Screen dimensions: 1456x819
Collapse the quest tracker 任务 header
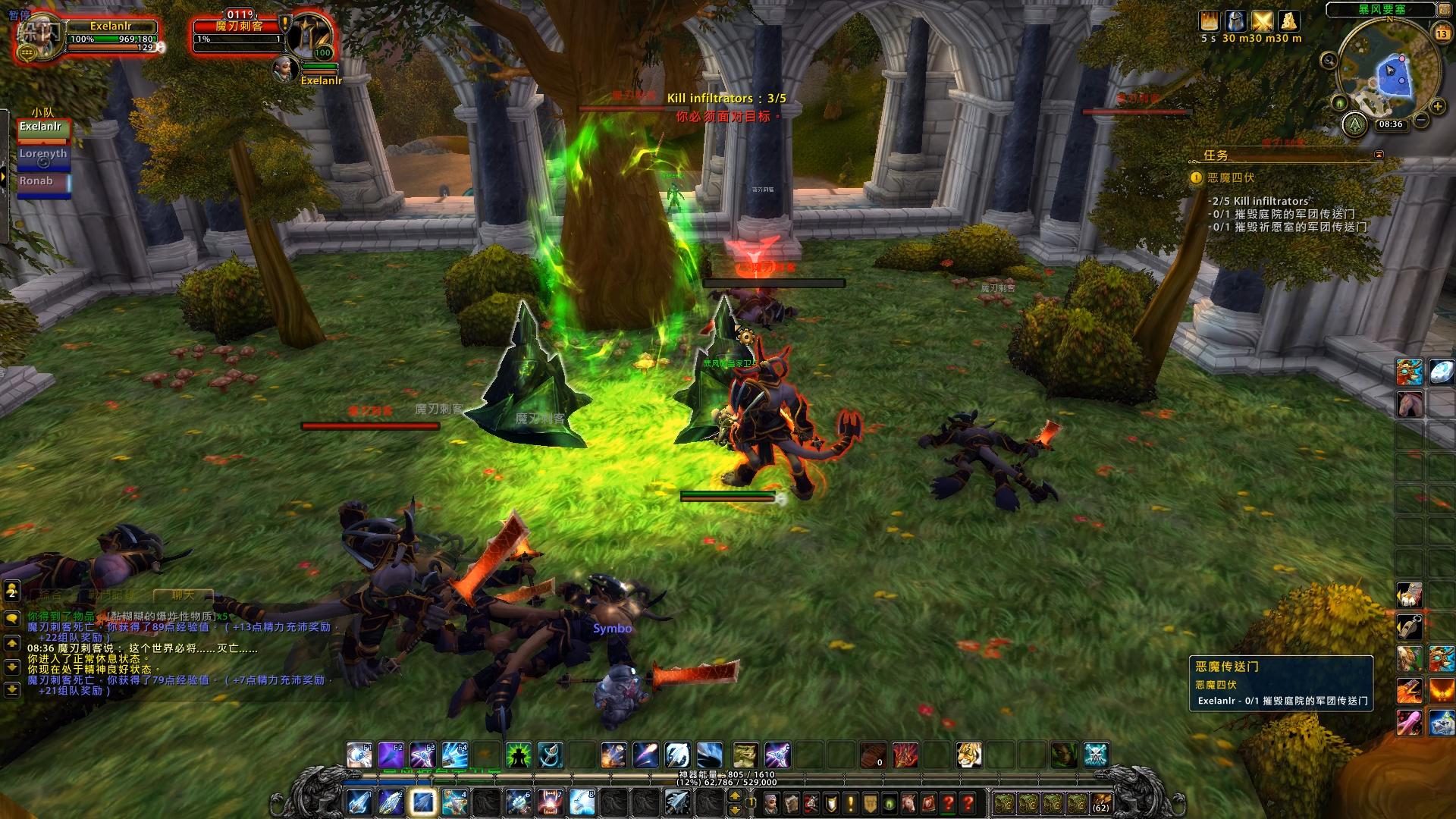point(1379,155)
